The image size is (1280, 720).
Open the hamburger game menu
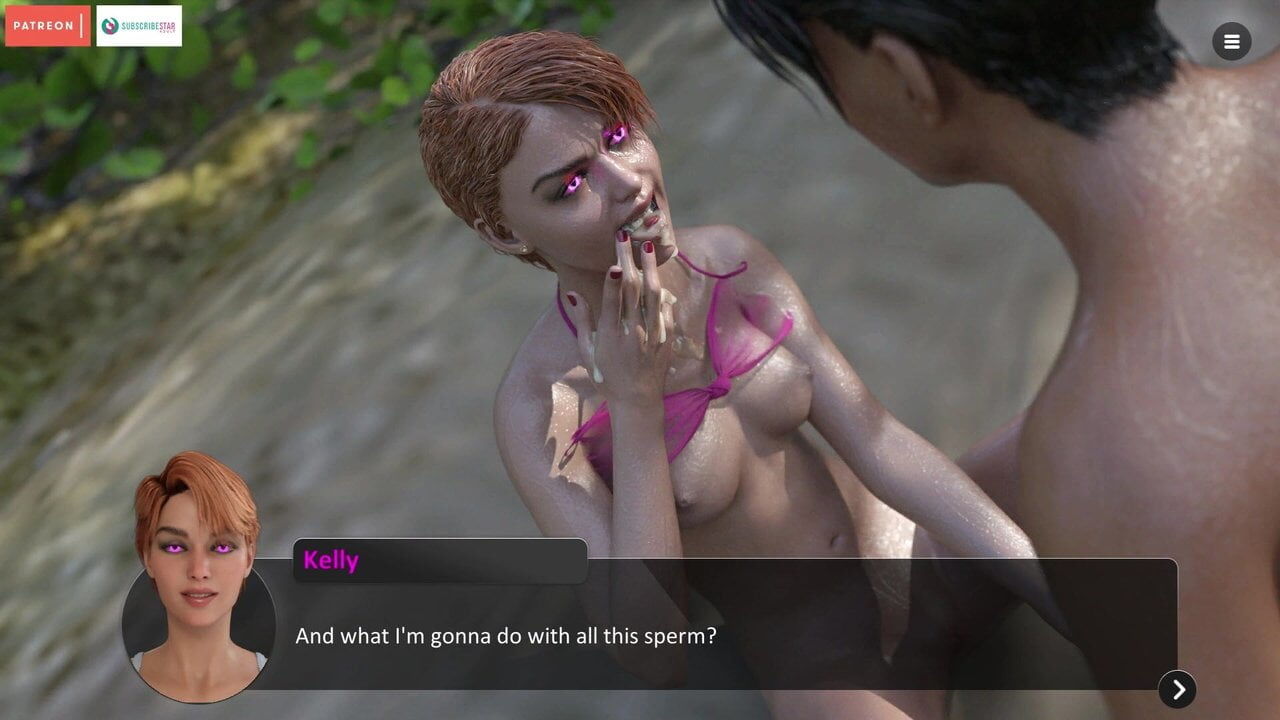(x=1231, y=42)
